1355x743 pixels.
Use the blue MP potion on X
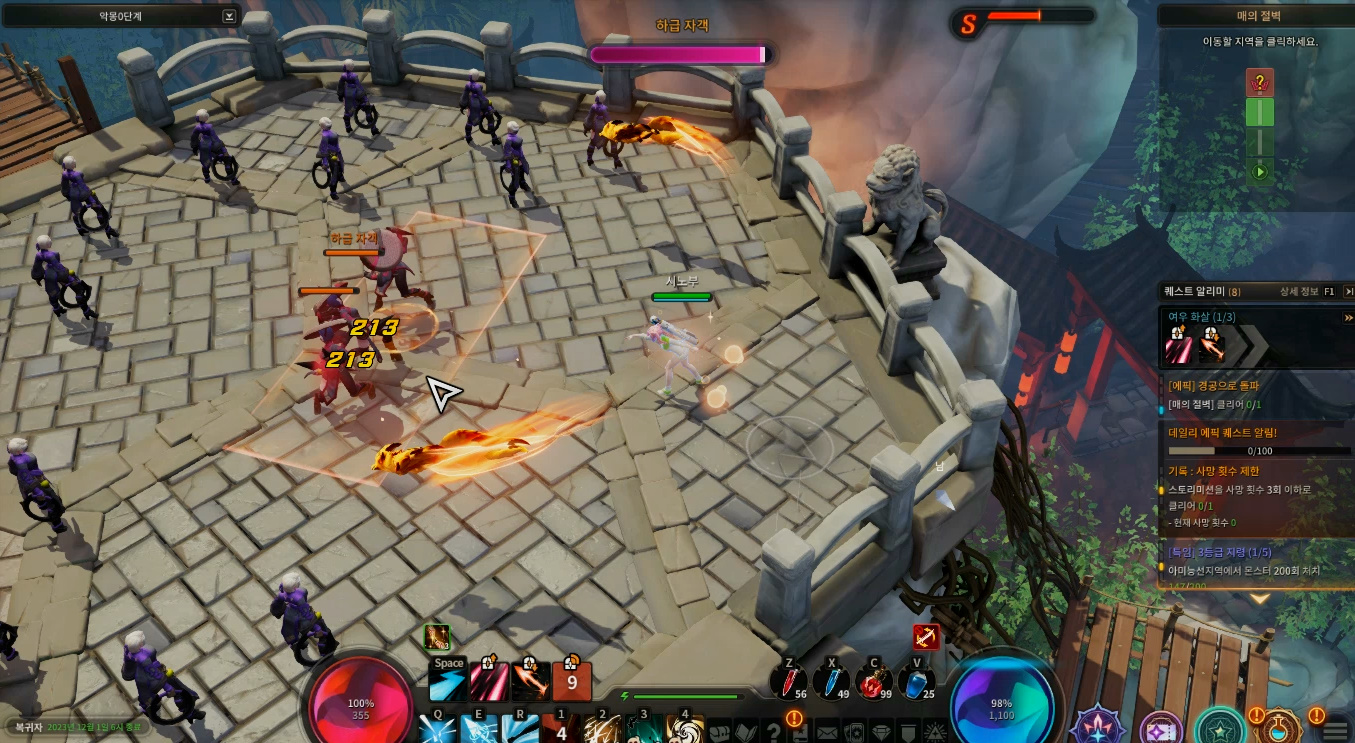(831, 680)
